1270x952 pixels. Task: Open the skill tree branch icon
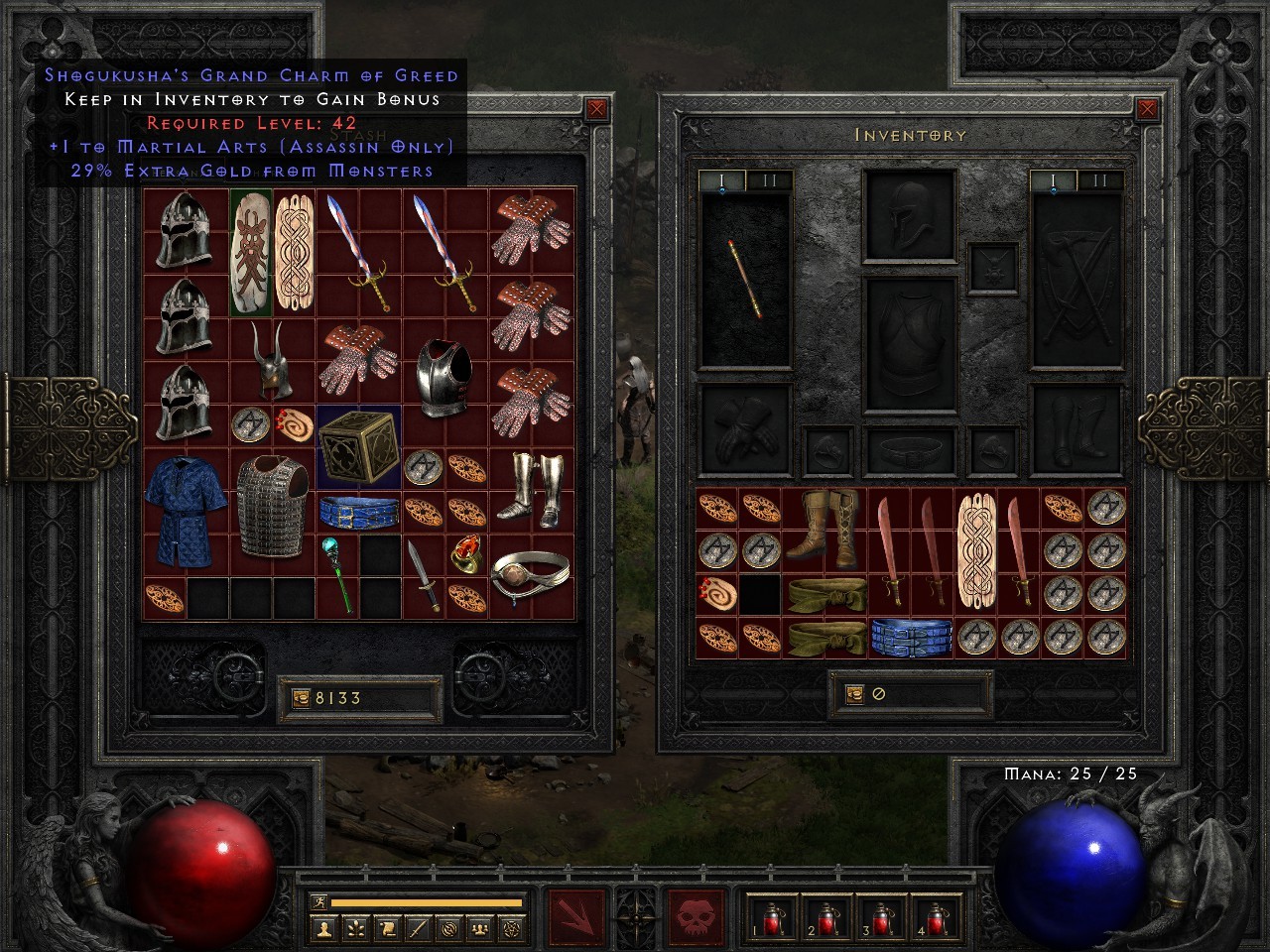pyautogui.click(x=357, y=930)
